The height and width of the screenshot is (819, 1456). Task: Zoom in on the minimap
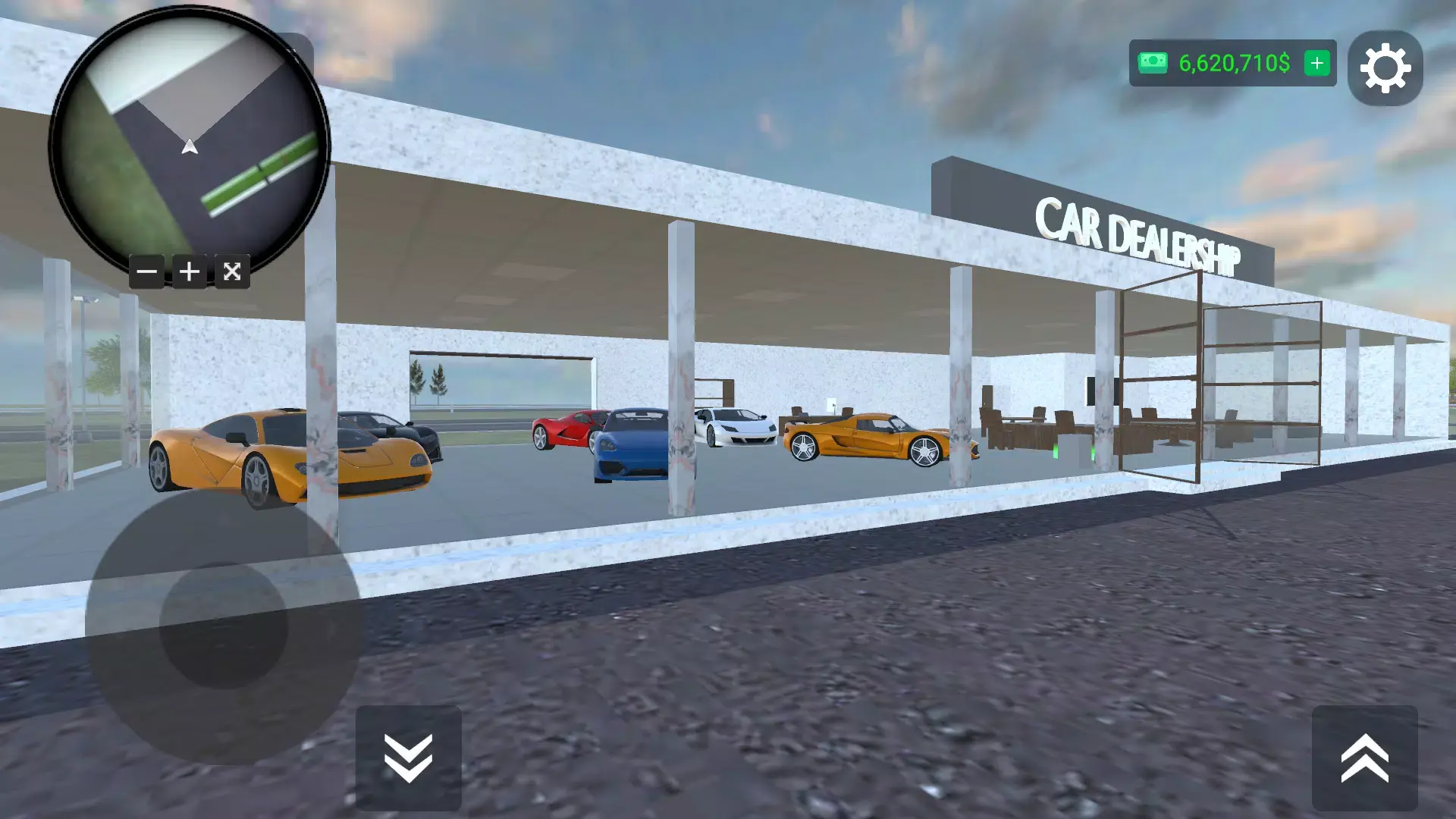click(190, 271)
